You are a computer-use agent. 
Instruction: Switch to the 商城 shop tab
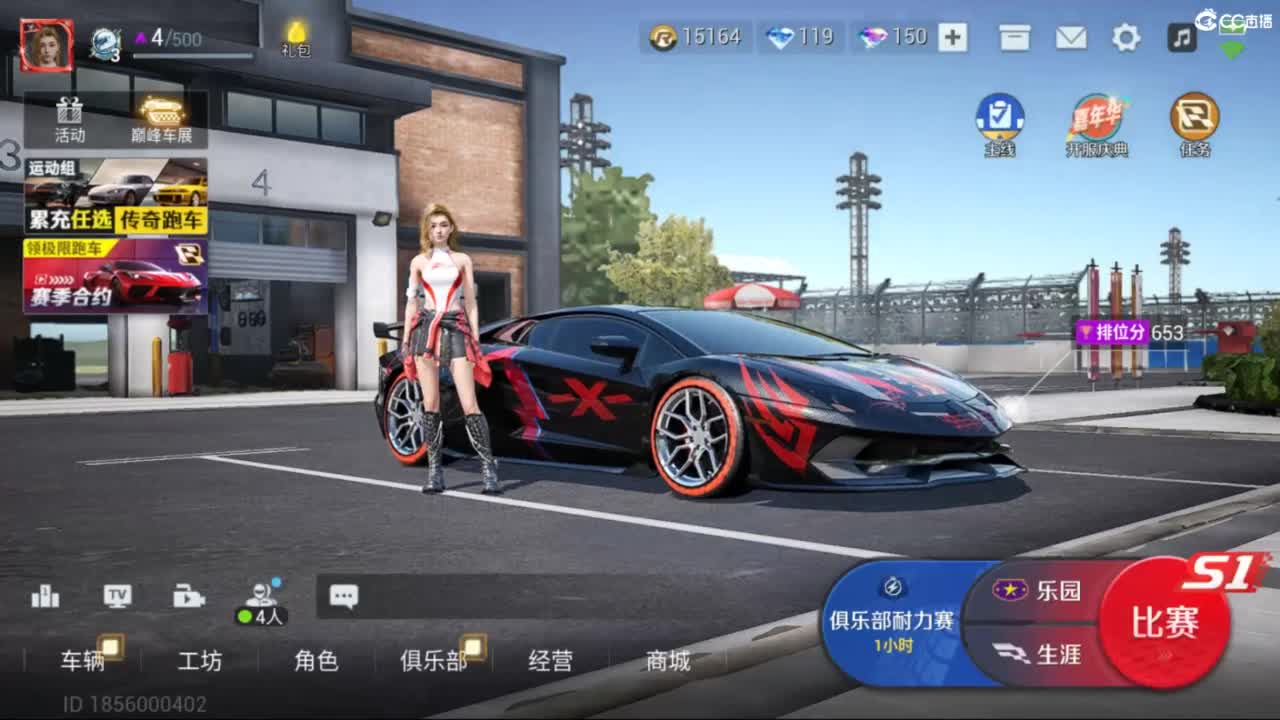(664, 660)
